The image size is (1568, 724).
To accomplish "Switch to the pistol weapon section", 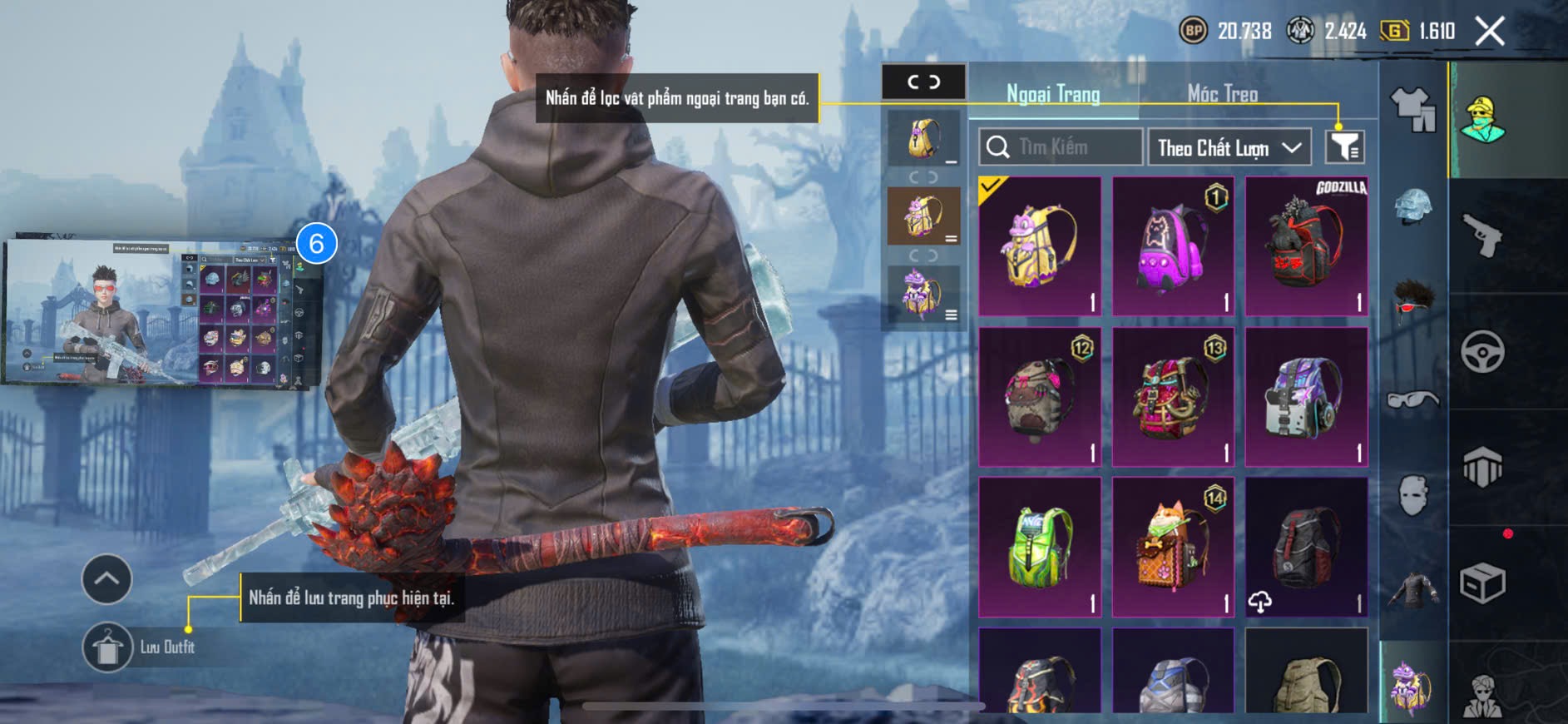I will 1482,235.
